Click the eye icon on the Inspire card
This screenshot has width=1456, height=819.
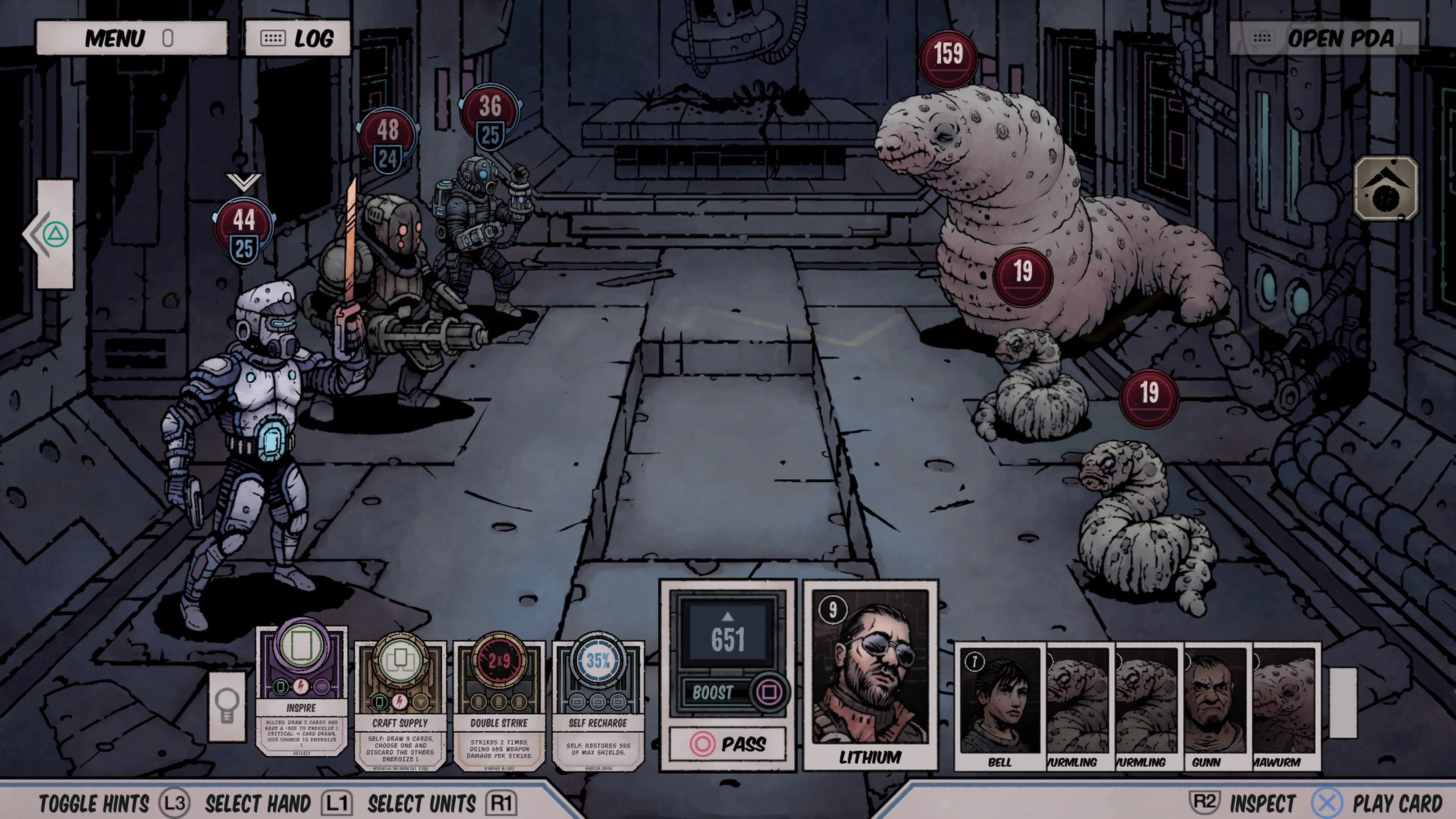(x=323, y=687)
